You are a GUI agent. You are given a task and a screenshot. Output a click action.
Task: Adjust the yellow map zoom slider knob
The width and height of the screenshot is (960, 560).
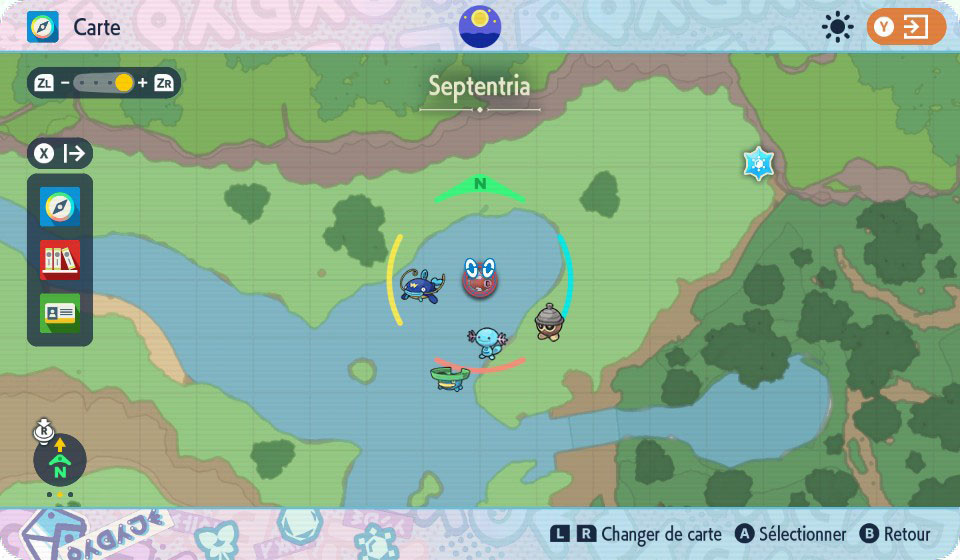(124, 83)
